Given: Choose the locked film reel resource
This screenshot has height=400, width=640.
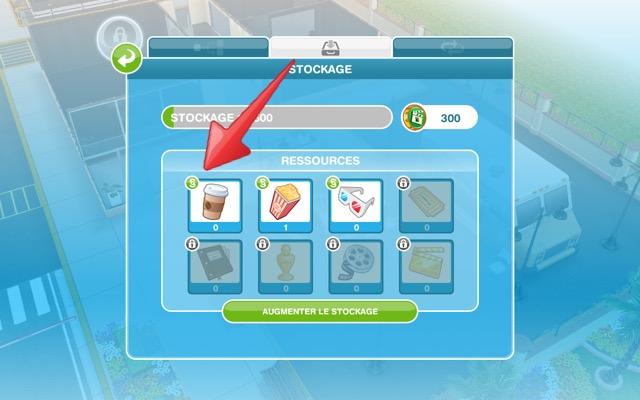Looking at the screenshot, I should pyautogui.click(x=355, y=266).
